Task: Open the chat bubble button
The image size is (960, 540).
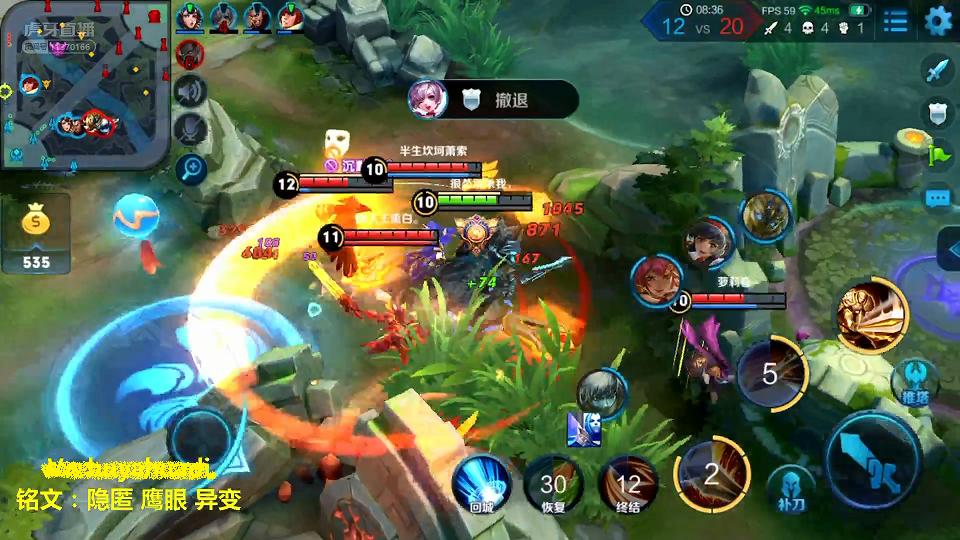Action: (937, 198)
